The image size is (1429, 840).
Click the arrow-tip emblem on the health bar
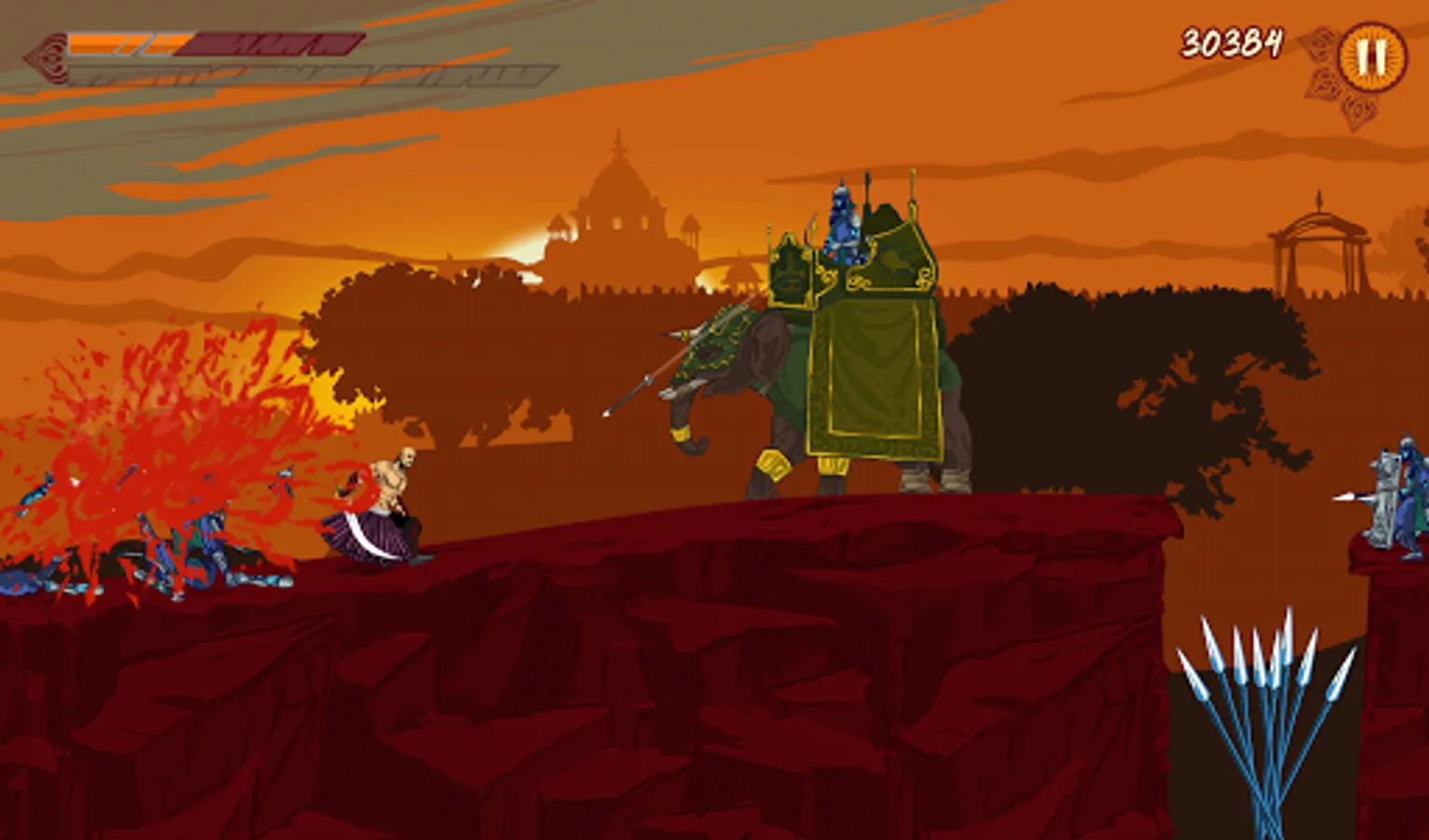pyautogui.click(x=46, y=51)
